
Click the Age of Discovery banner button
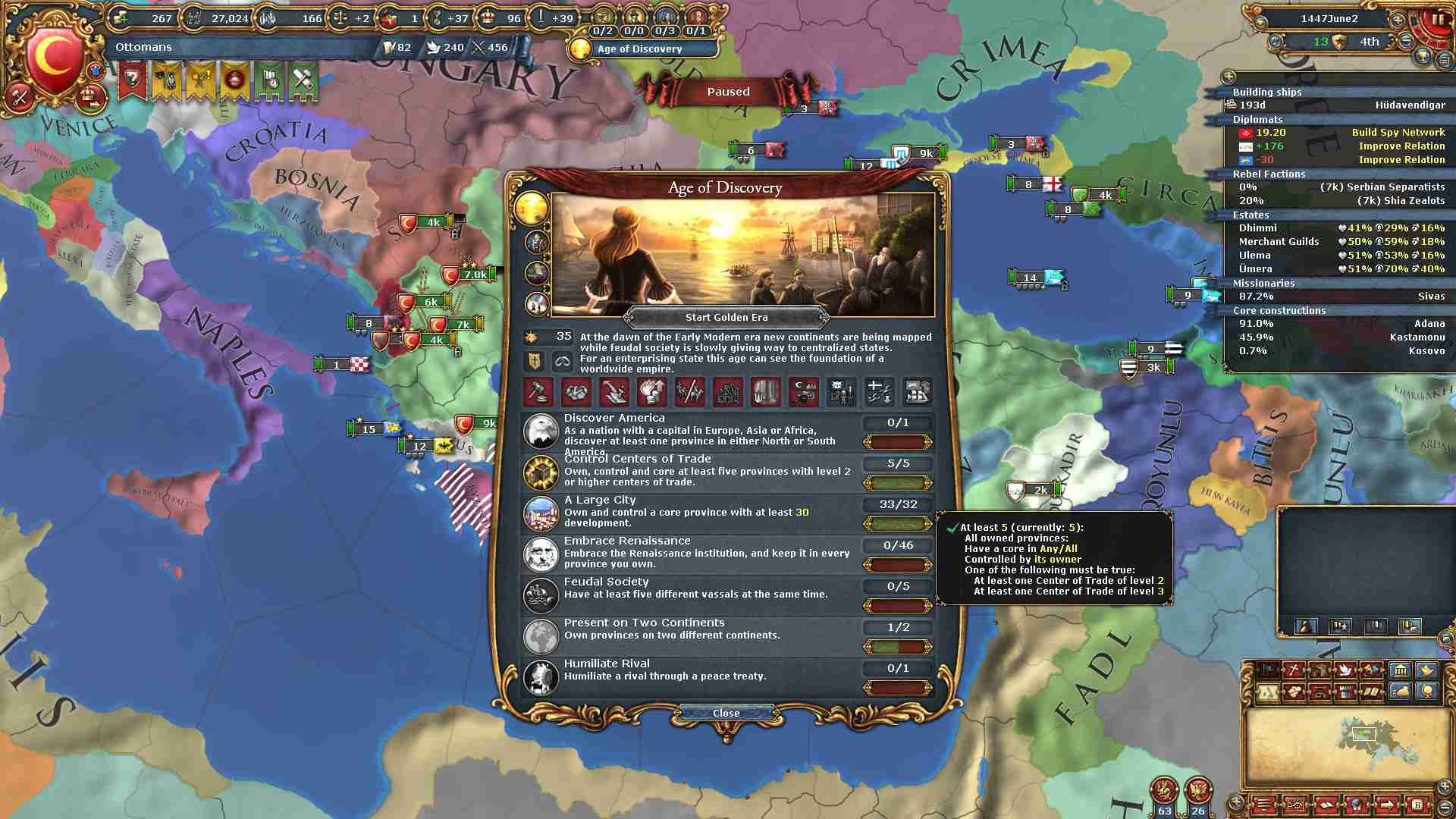point(640,49)
